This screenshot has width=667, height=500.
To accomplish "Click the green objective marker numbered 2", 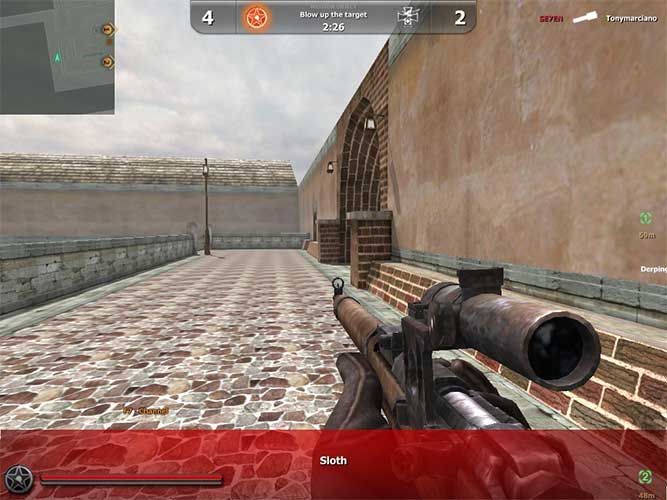I will tap(647, 476).
